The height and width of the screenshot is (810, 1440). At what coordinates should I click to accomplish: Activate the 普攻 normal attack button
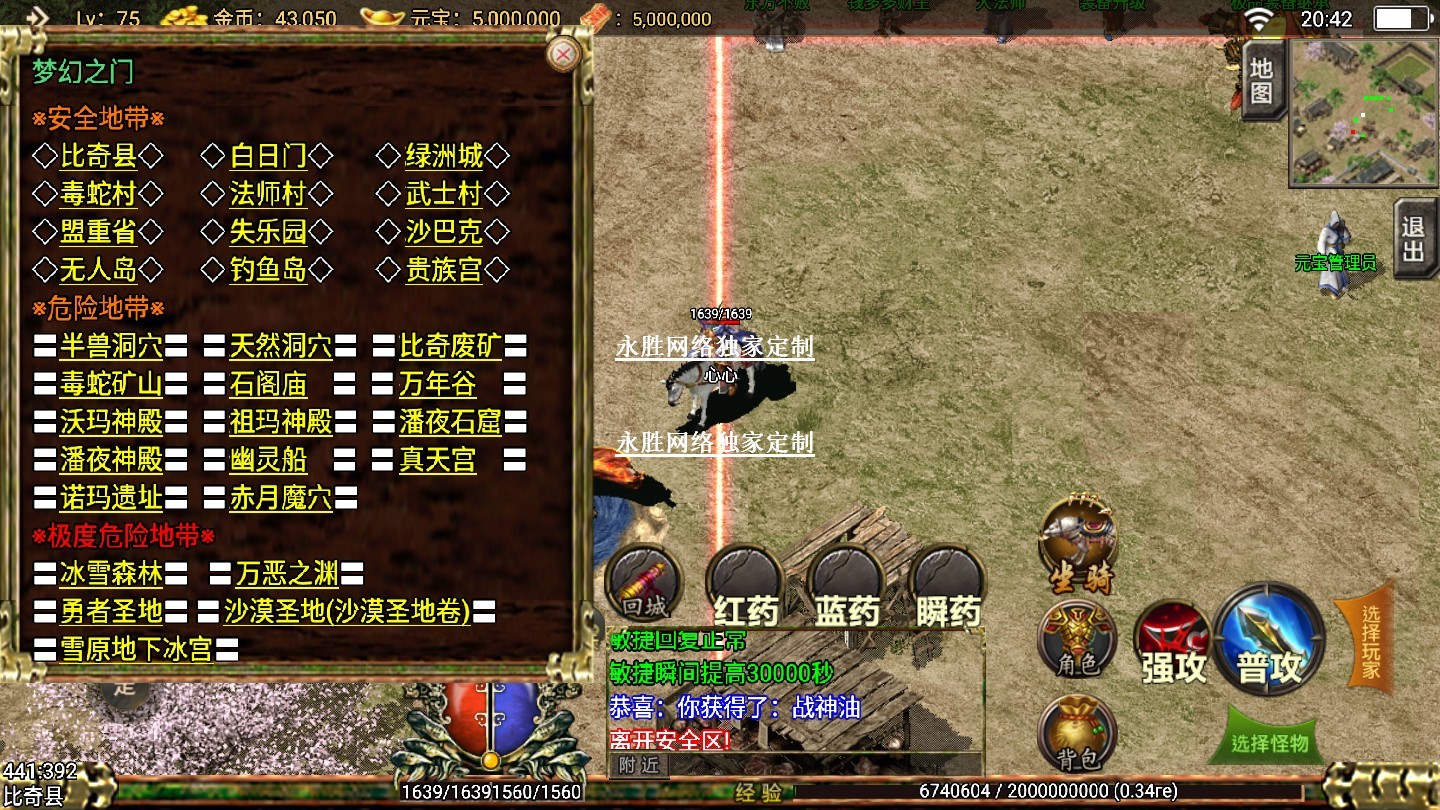coord(1269,638)
